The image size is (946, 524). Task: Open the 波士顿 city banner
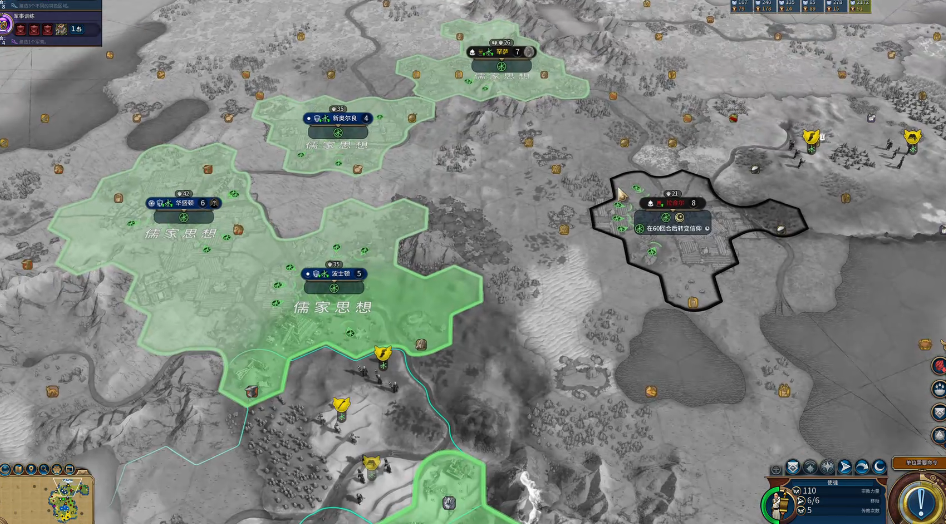tap(334, 273)
